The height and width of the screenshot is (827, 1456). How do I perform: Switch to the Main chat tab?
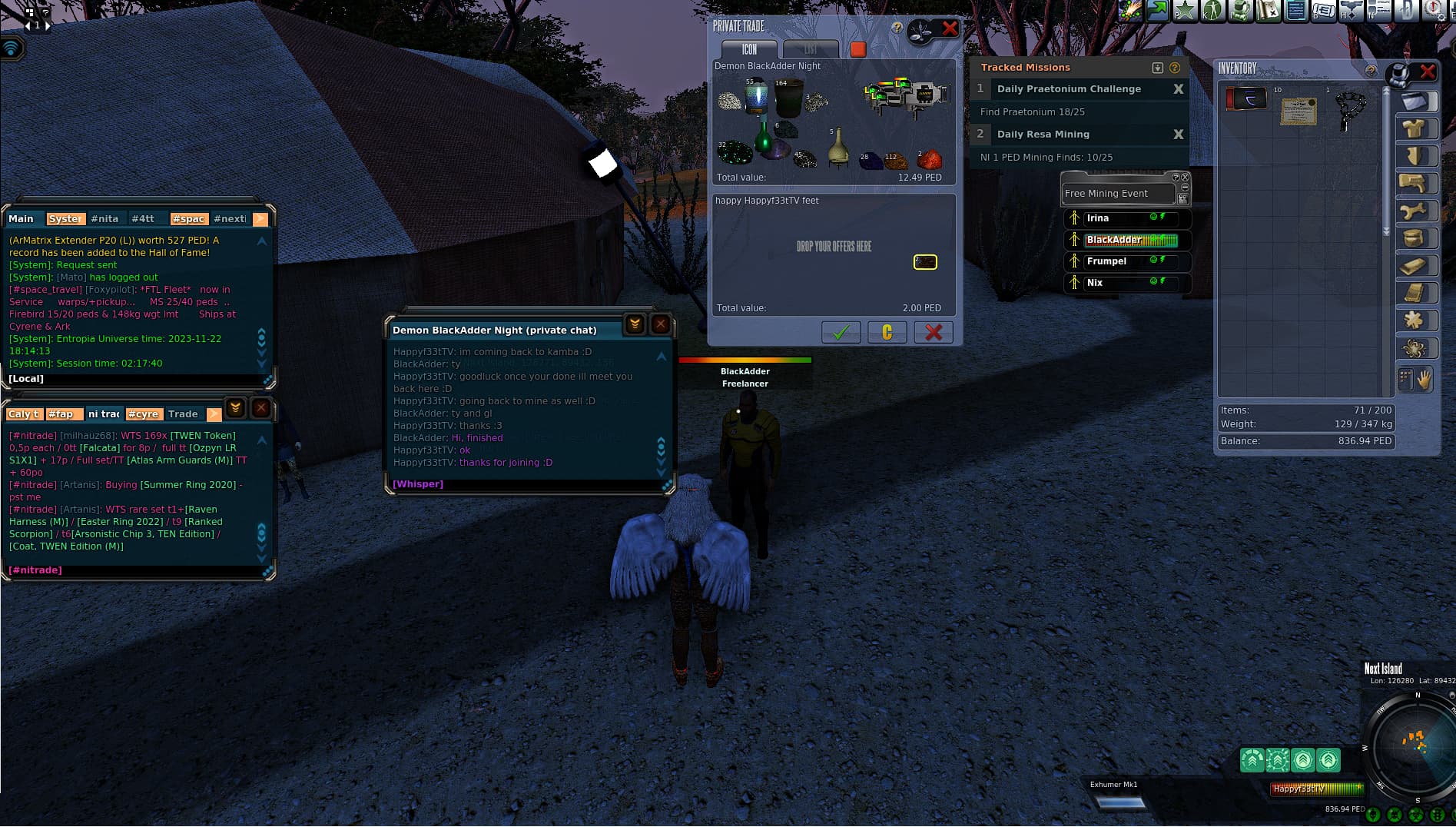pyautogui.click(x=22, y=219)
